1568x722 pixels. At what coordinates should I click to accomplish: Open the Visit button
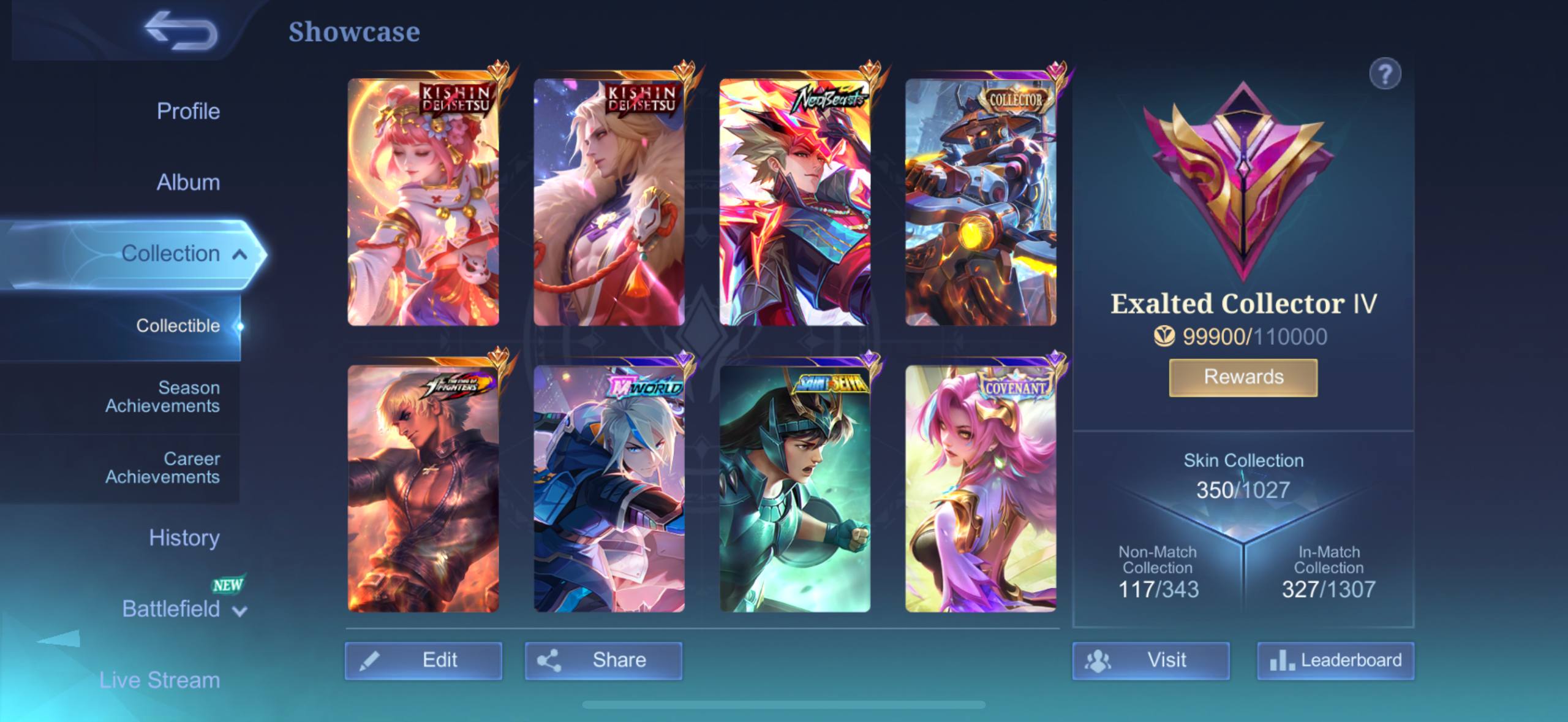[1150, 660]
